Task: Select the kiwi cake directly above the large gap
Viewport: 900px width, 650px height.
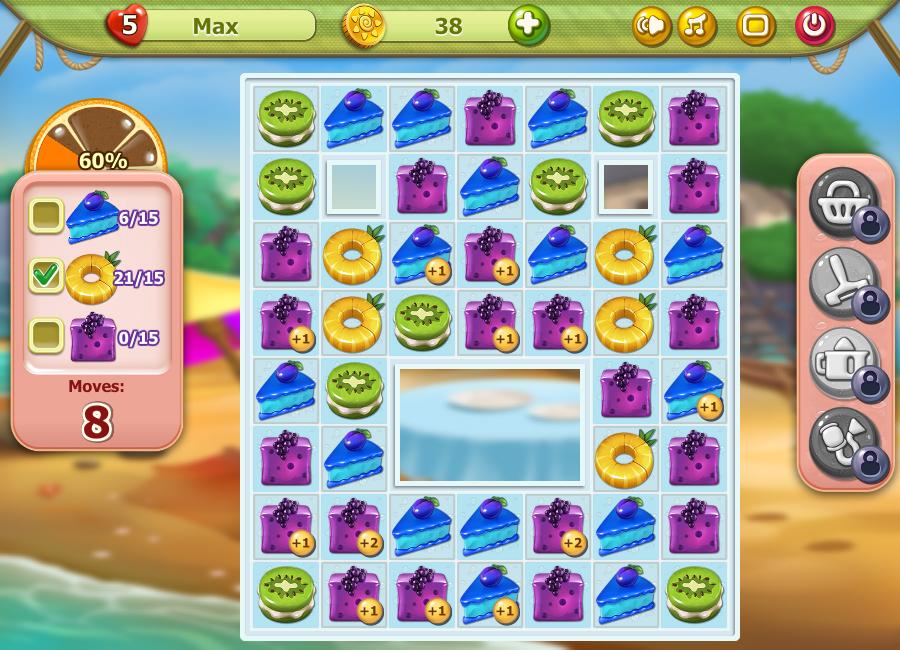Action: point(422,321)
